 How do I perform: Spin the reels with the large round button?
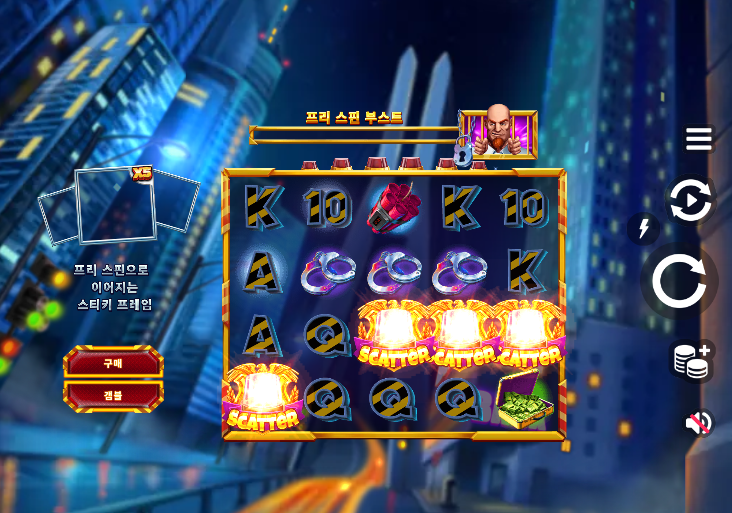pyautogui.click(x=679, y=281)
